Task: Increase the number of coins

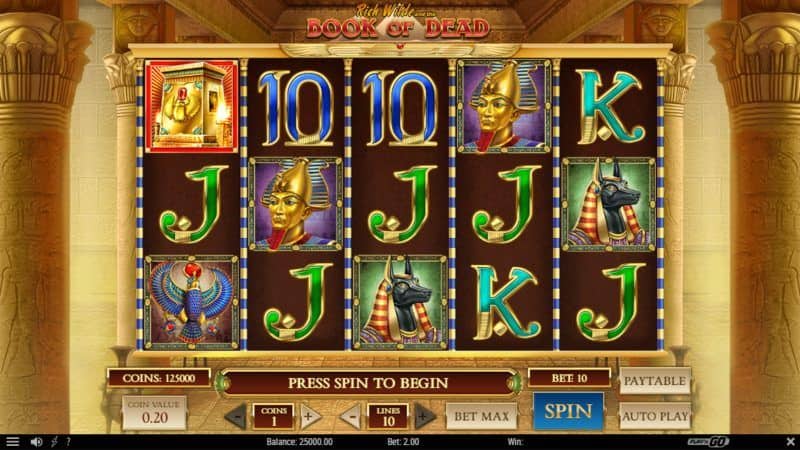Action: (x=309, y=415)
